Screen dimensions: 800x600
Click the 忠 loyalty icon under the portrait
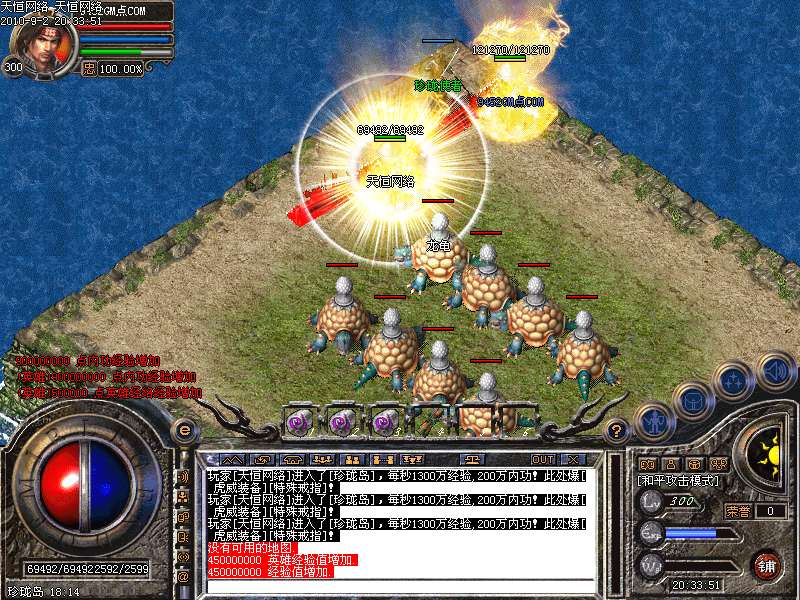88,69
